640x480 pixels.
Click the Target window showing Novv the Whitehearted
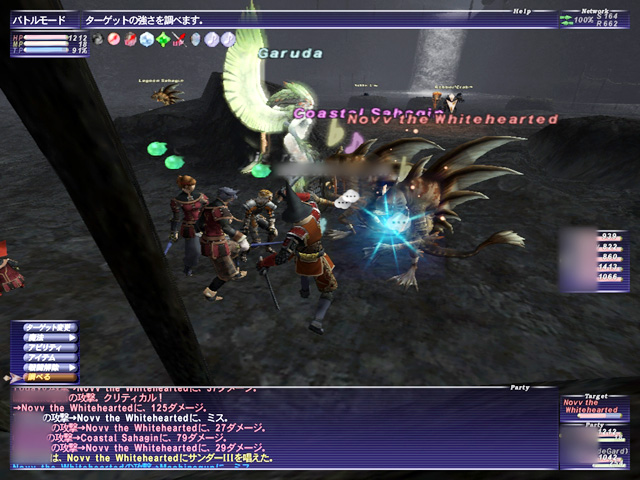593,405
